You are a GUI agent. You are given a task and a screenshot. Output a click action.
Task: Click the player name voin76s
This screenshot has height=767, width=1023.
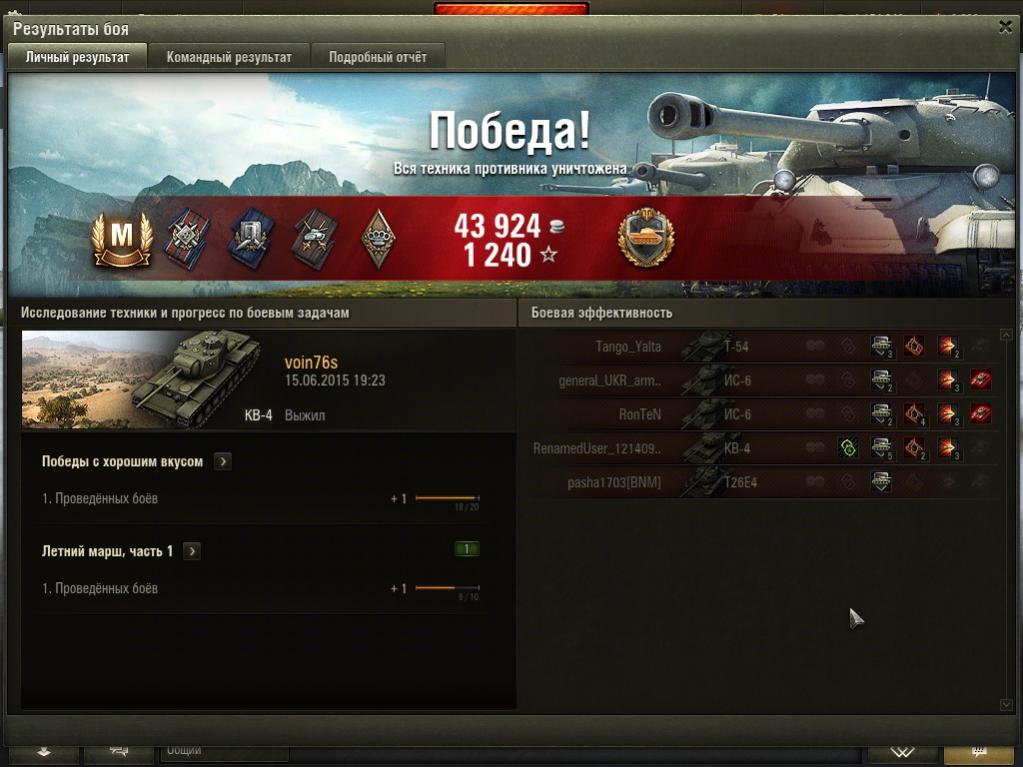311,363
